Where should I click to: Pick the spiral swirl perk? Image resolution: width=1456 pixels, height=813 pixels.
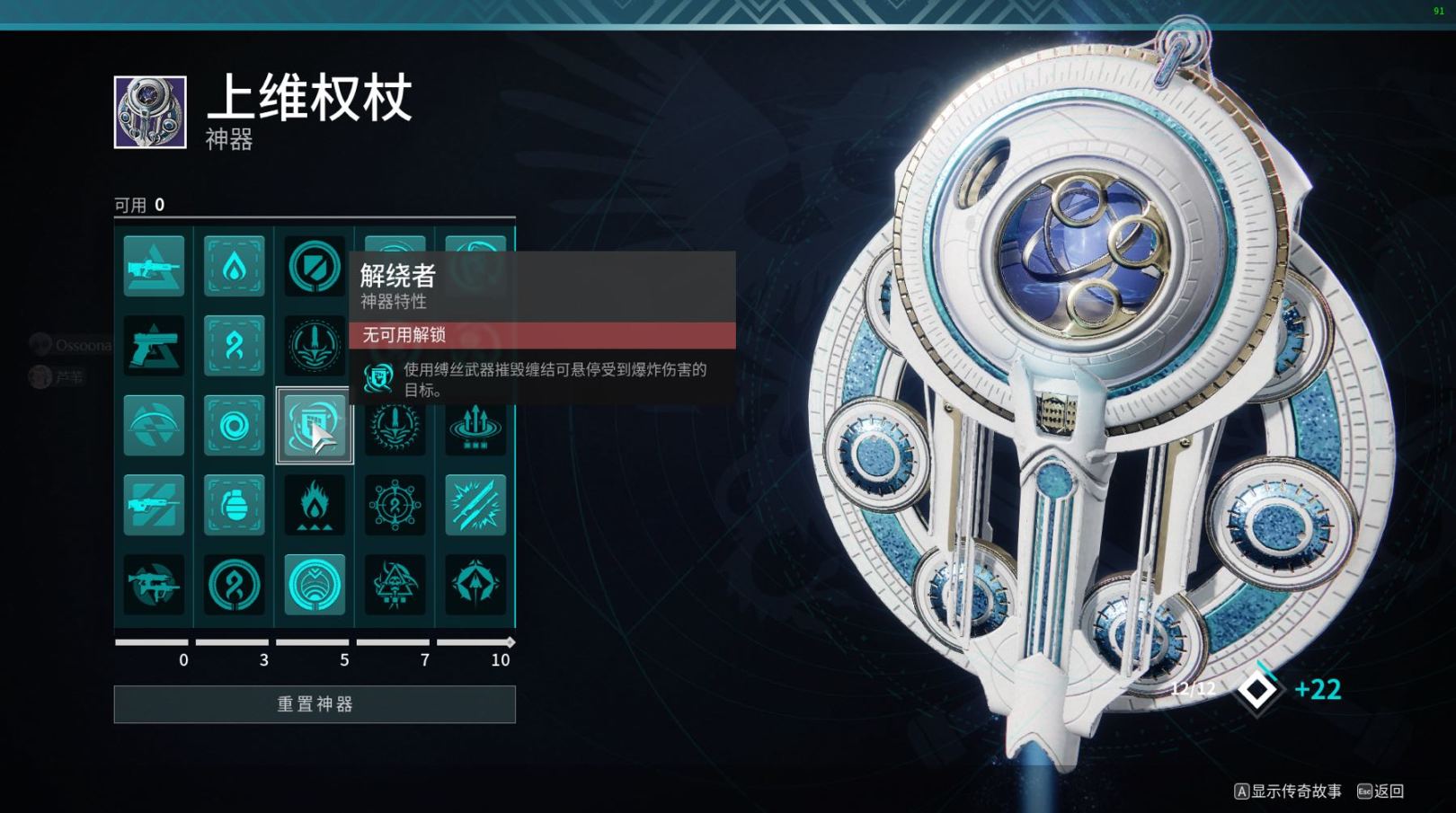tap(234, 425)
